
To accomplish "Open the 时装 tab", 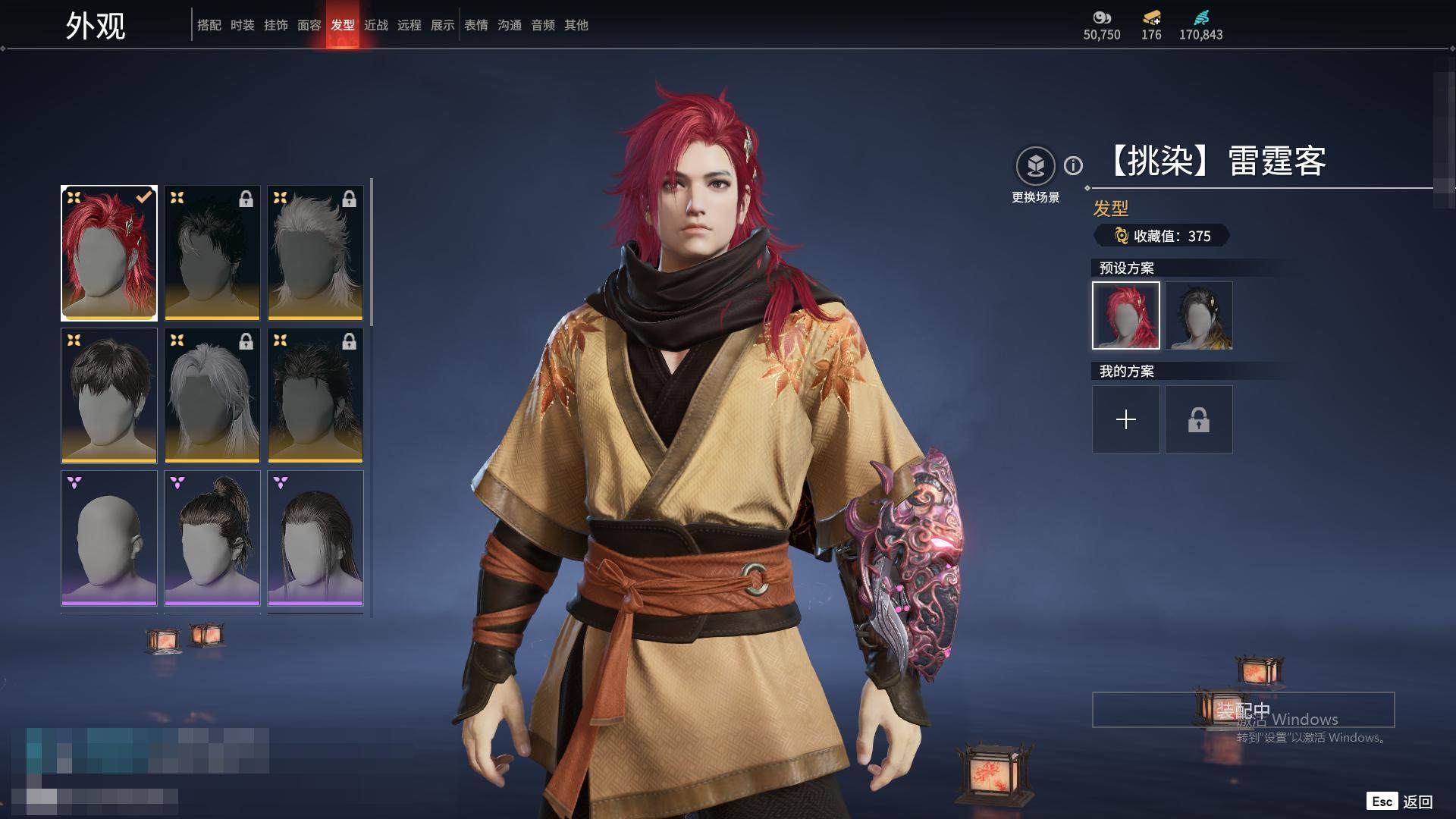I will coord(242,25).
